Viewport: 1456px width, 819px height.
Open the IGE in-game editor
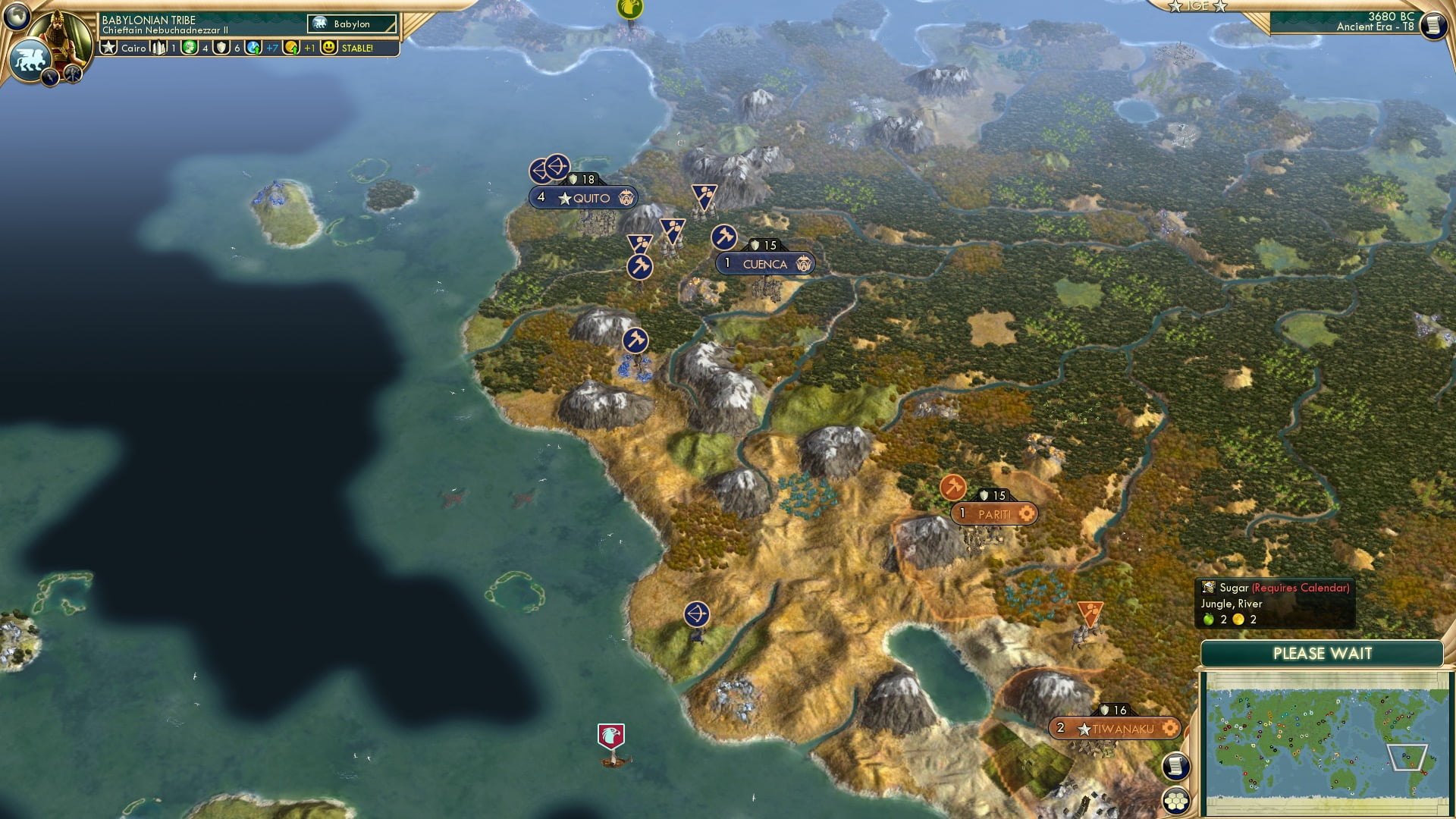(x=1198, y=6)
